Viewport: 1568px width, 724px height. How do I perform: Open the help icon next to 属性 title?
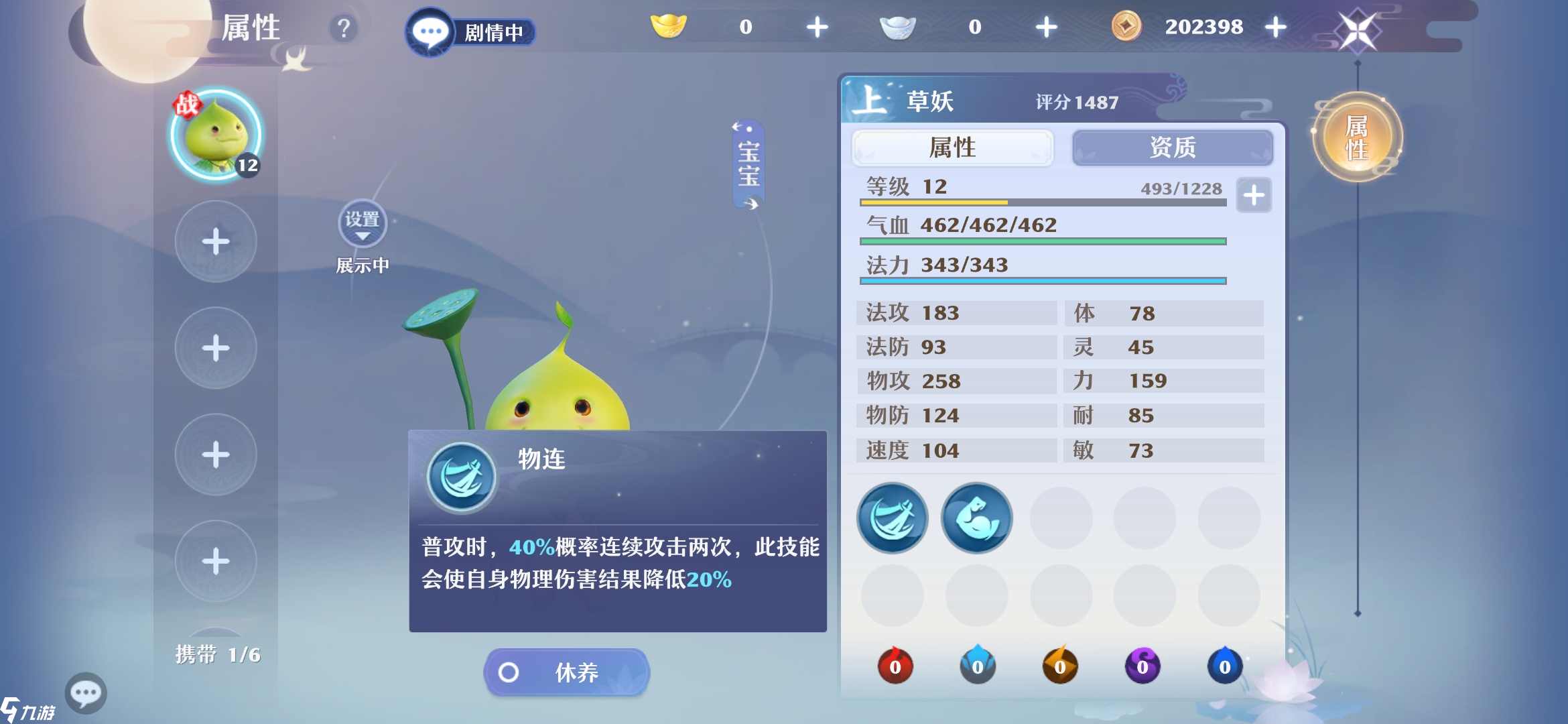343,28
